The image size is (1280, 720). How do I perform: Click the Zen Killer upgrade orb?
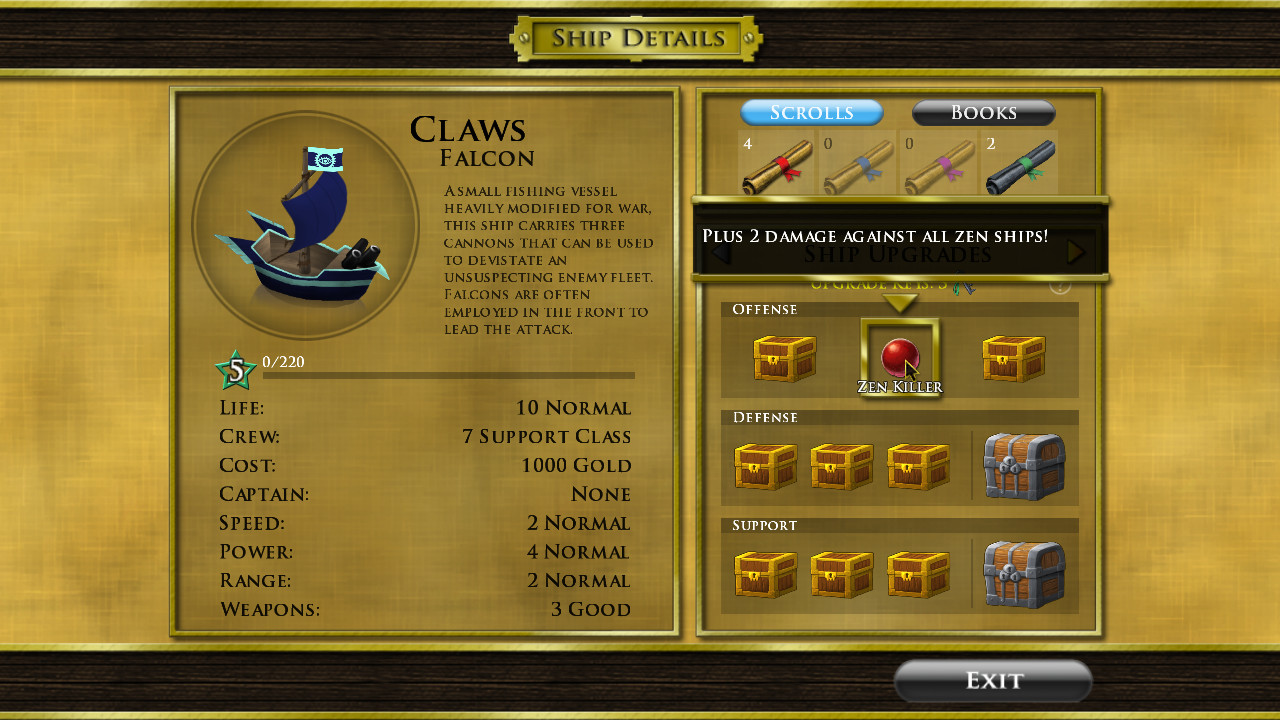pyautogui.click(x=899, y=358)
